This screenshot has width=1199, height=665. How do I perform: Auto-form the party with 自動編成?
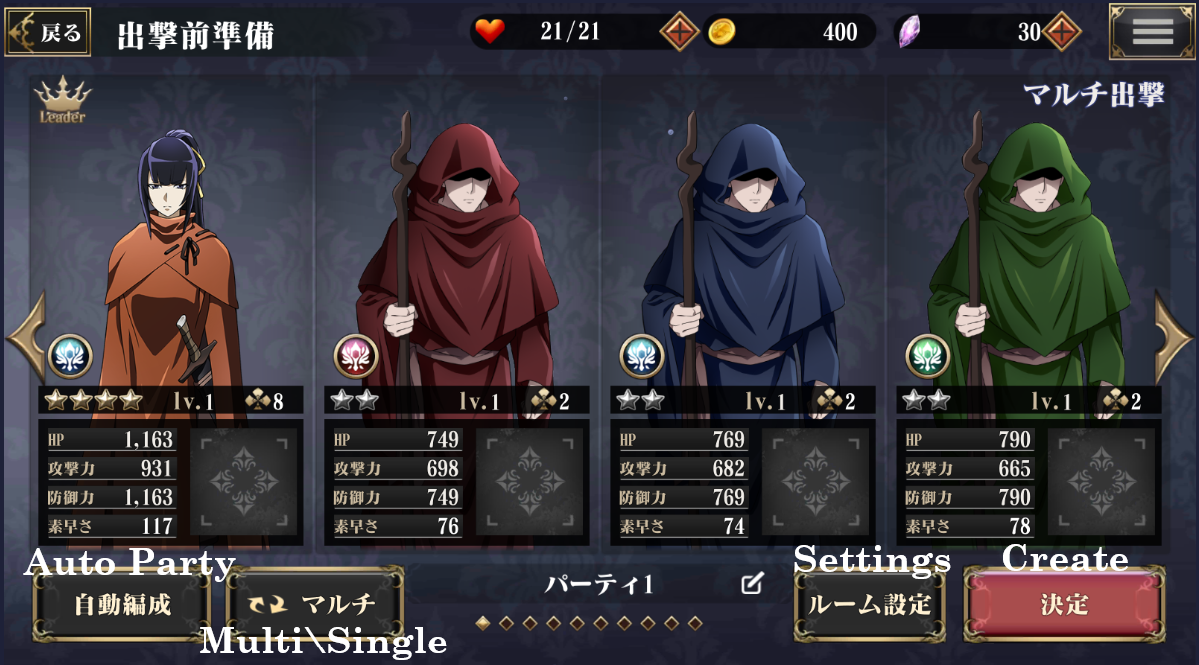(x=122, y=605)
